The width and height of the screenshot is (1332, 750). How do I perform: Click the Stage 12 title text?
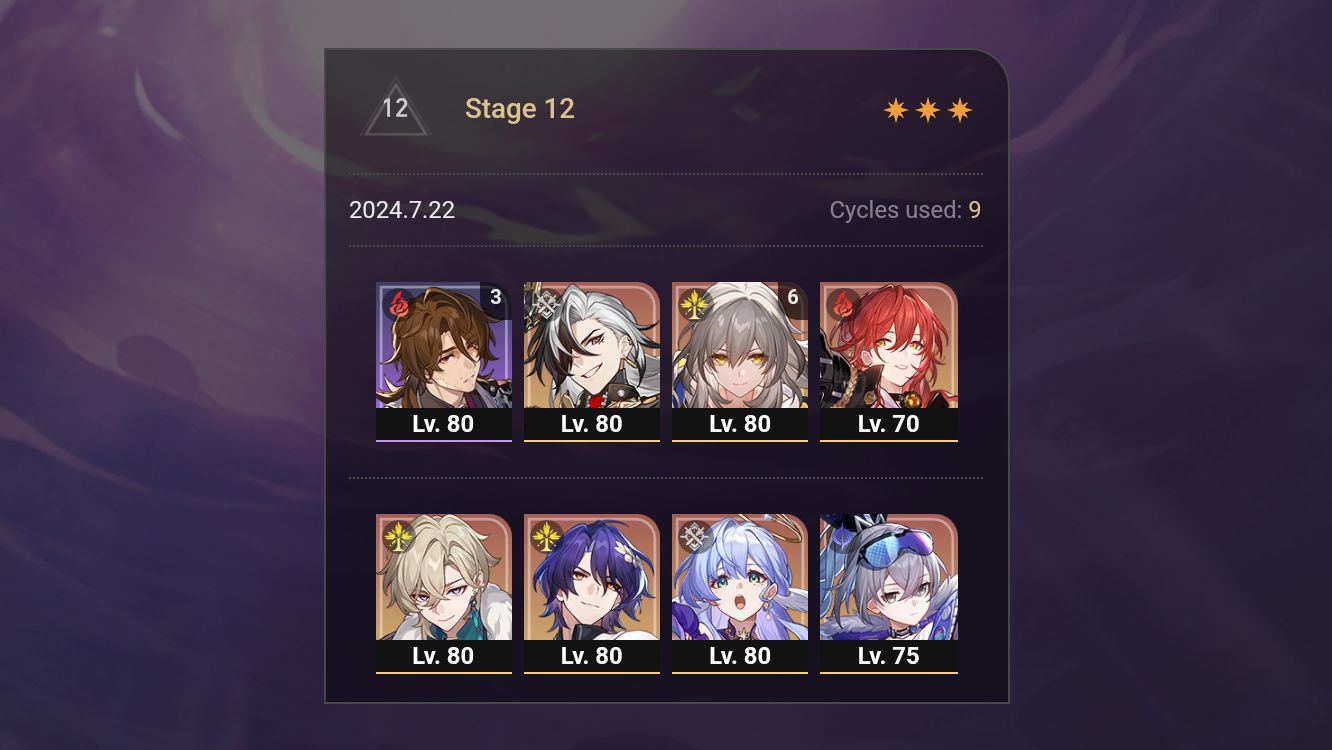click(520, 108)
